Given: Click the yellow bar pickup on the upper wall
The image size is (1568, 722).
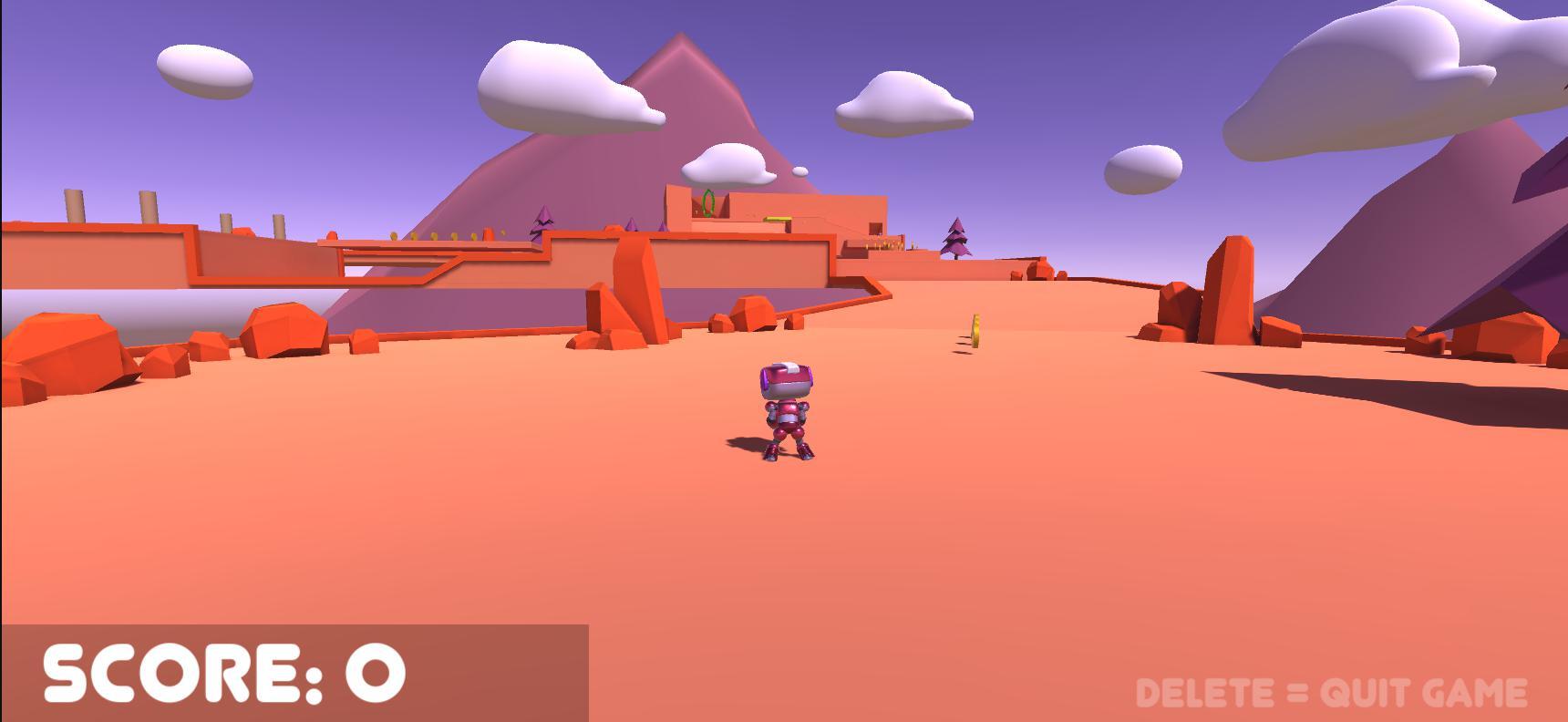Looking at the screenshot, I should [x=779, y=217].
